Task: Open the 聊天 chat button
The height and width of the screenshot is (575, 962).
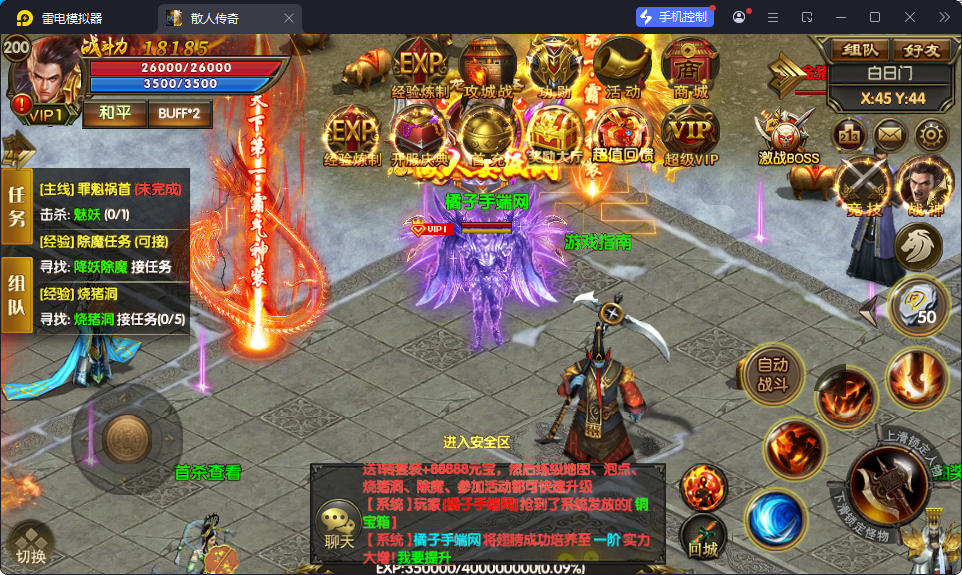Action: point(338,527)
